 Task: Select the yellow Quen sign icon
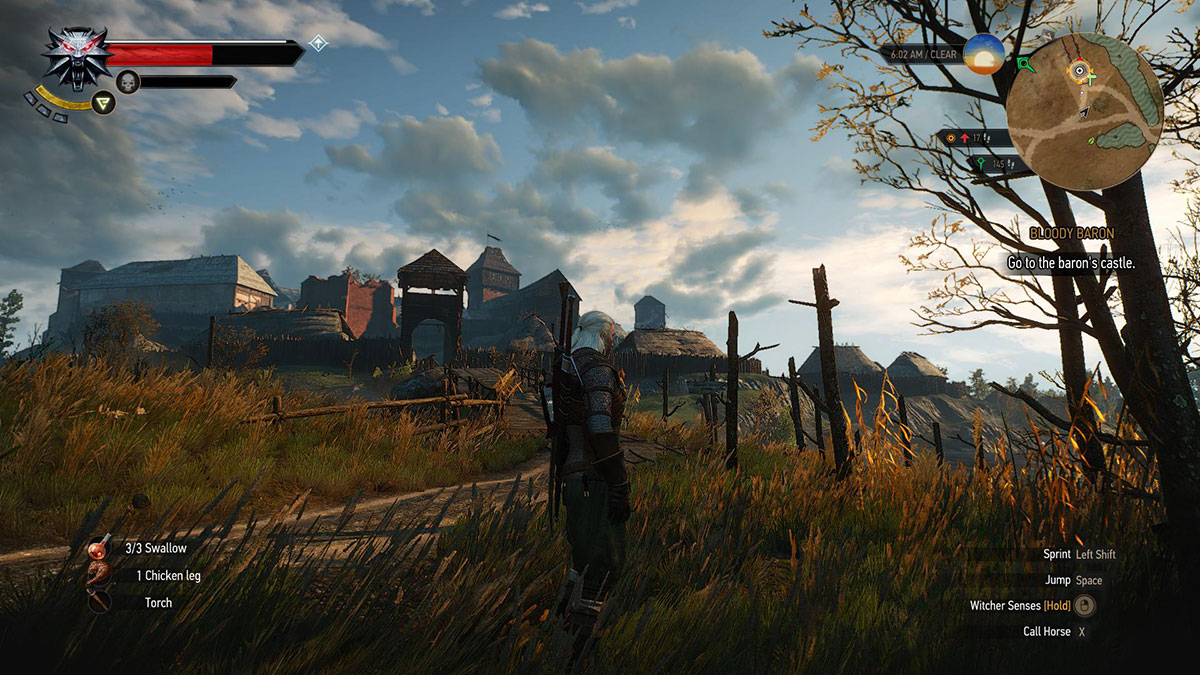pyautogui.click(x=103, y=102)
